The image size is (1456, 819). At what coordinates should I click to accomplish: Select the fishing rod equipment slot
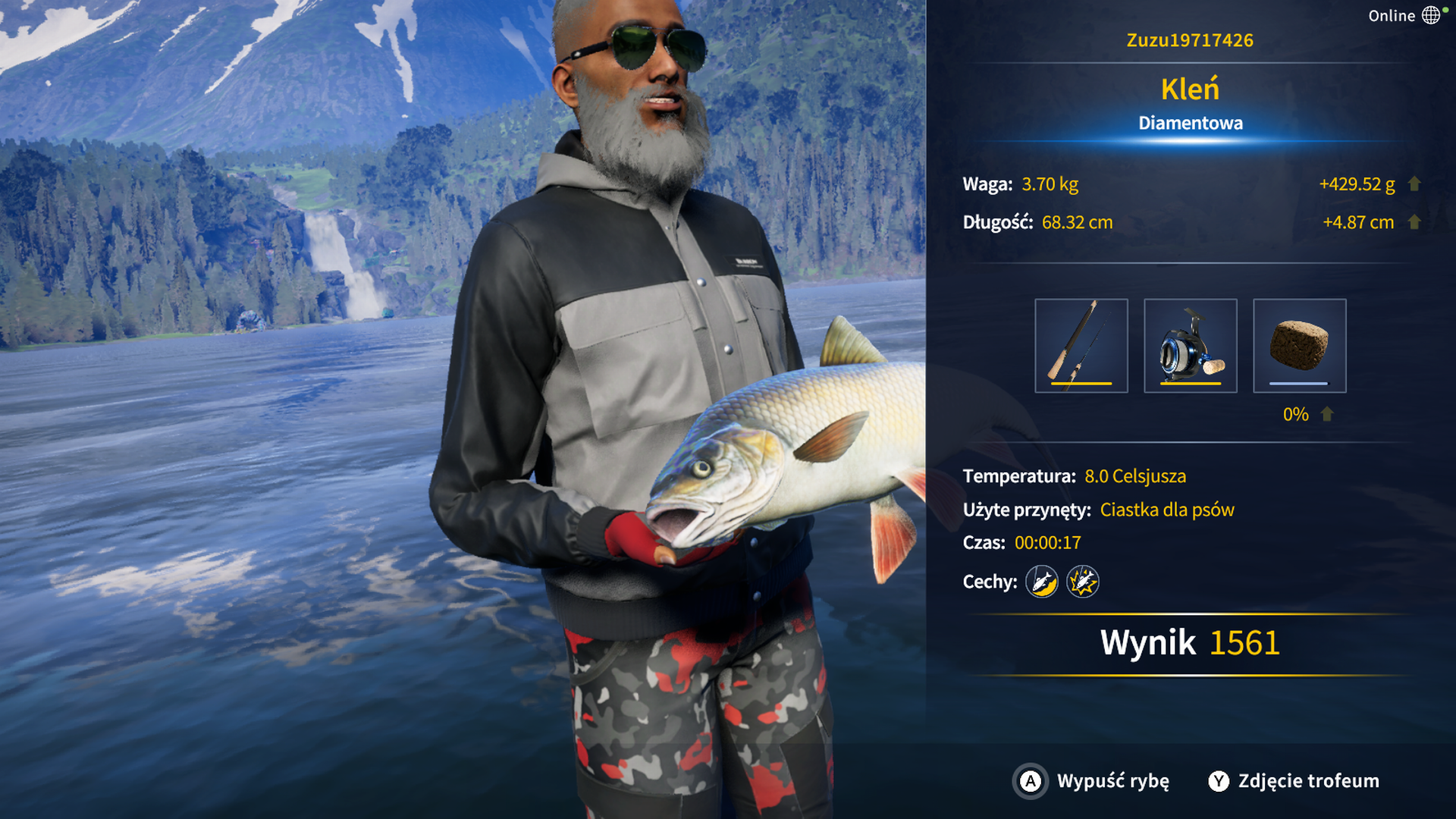pos(1081,346)
